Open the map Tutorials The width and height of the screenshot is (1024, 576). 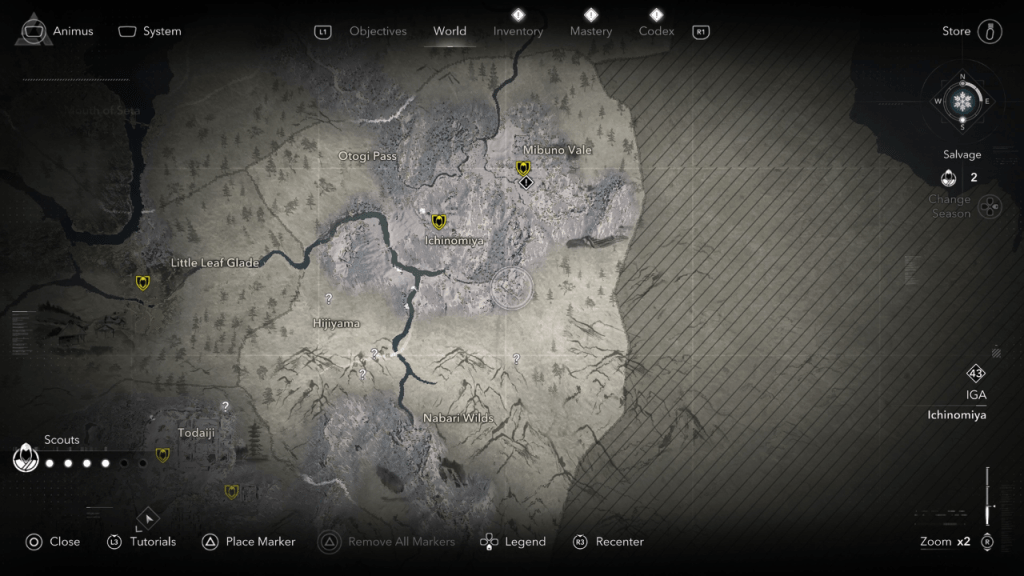(141, 542)
